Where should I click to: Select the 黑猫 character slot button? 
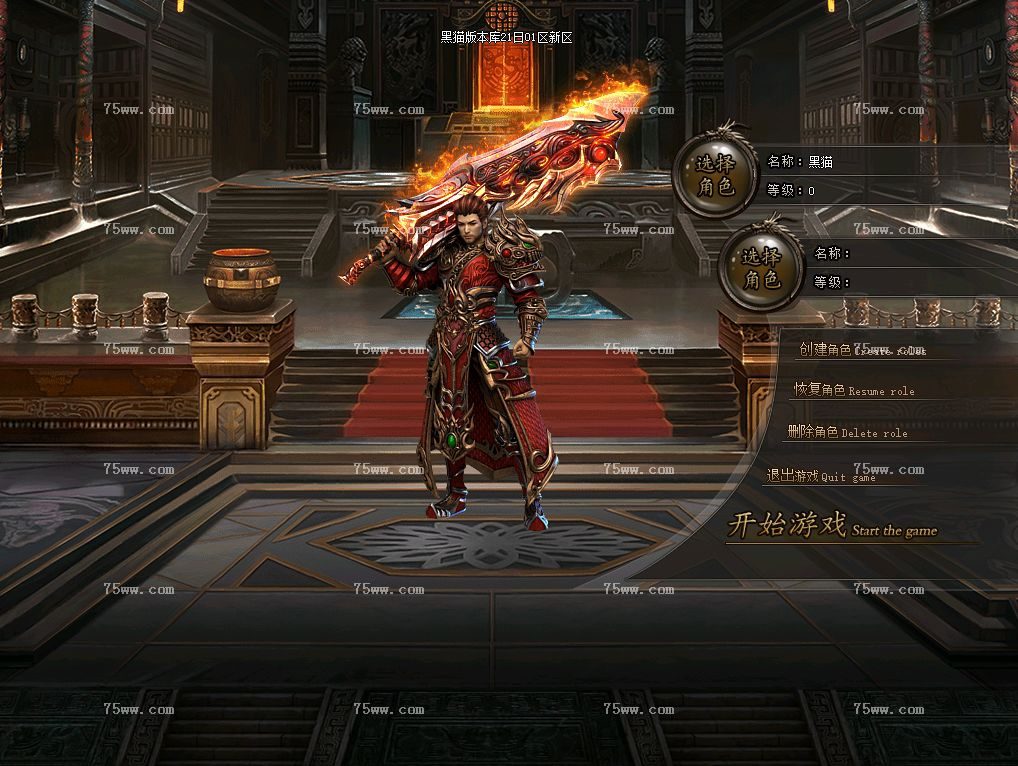click(715, 175)
